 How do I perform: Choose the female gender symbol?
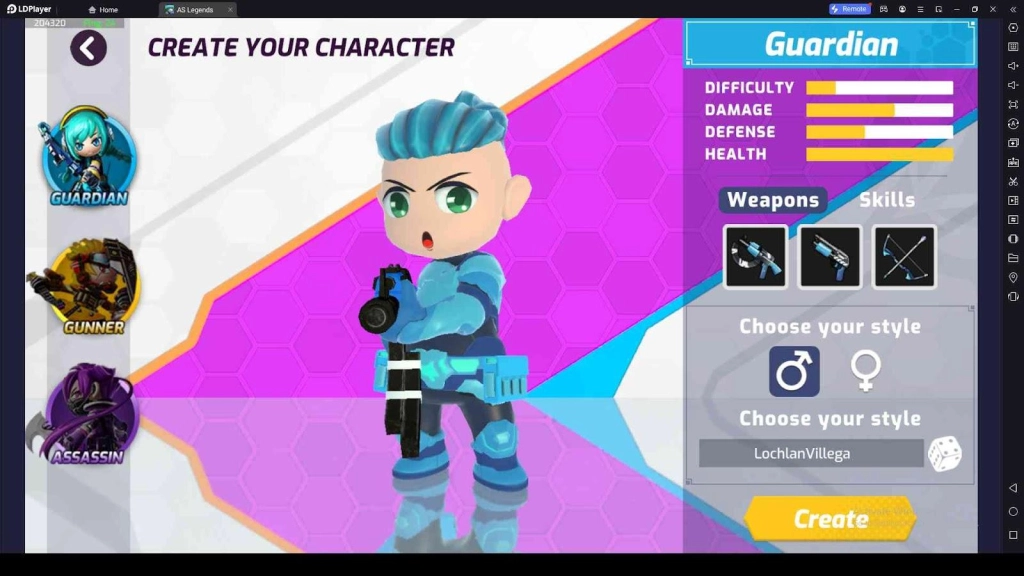click(x=865, y=372)
